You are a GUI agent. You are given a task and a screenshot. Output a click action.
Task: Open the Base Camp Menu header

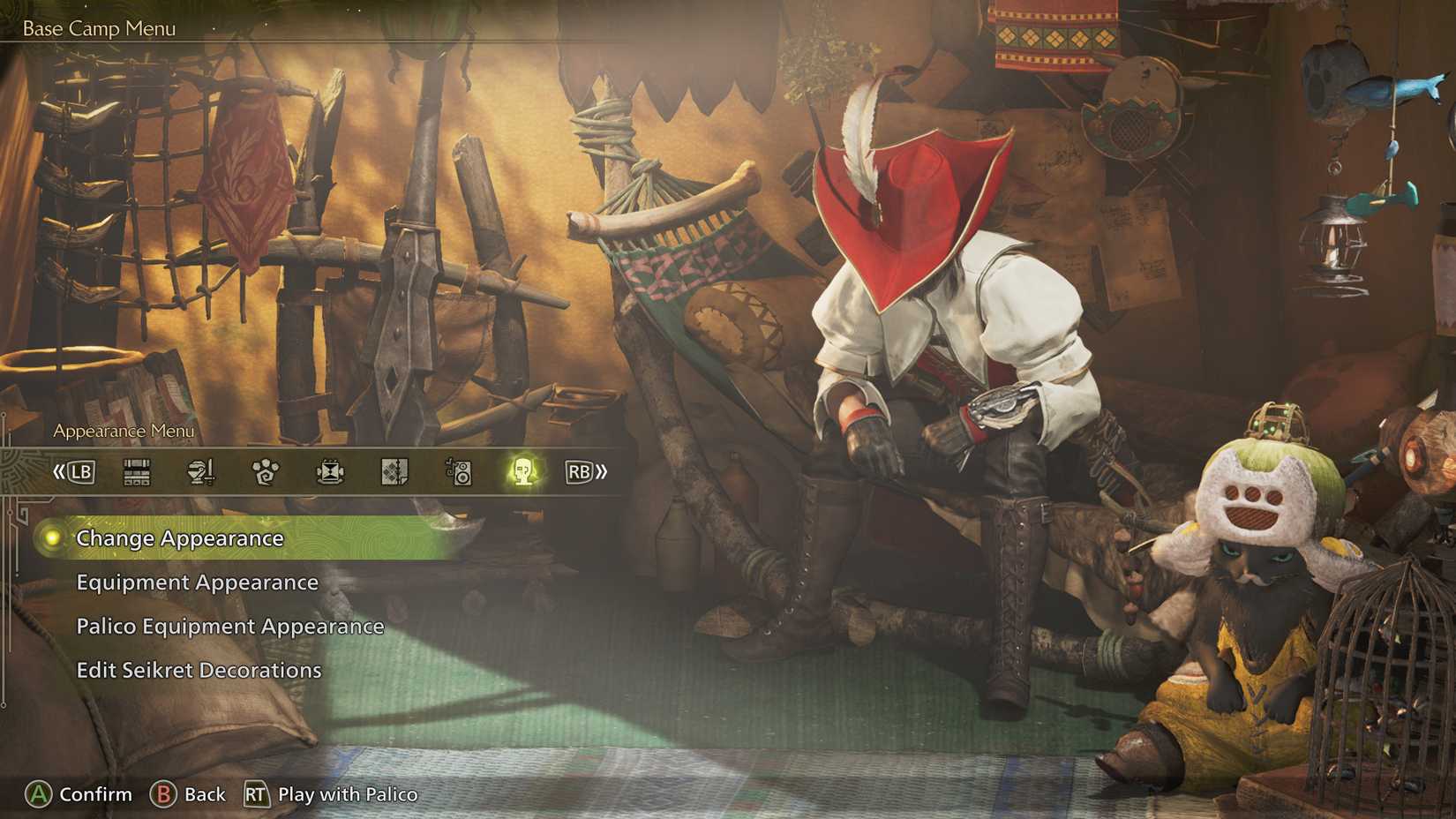point(100,27)
